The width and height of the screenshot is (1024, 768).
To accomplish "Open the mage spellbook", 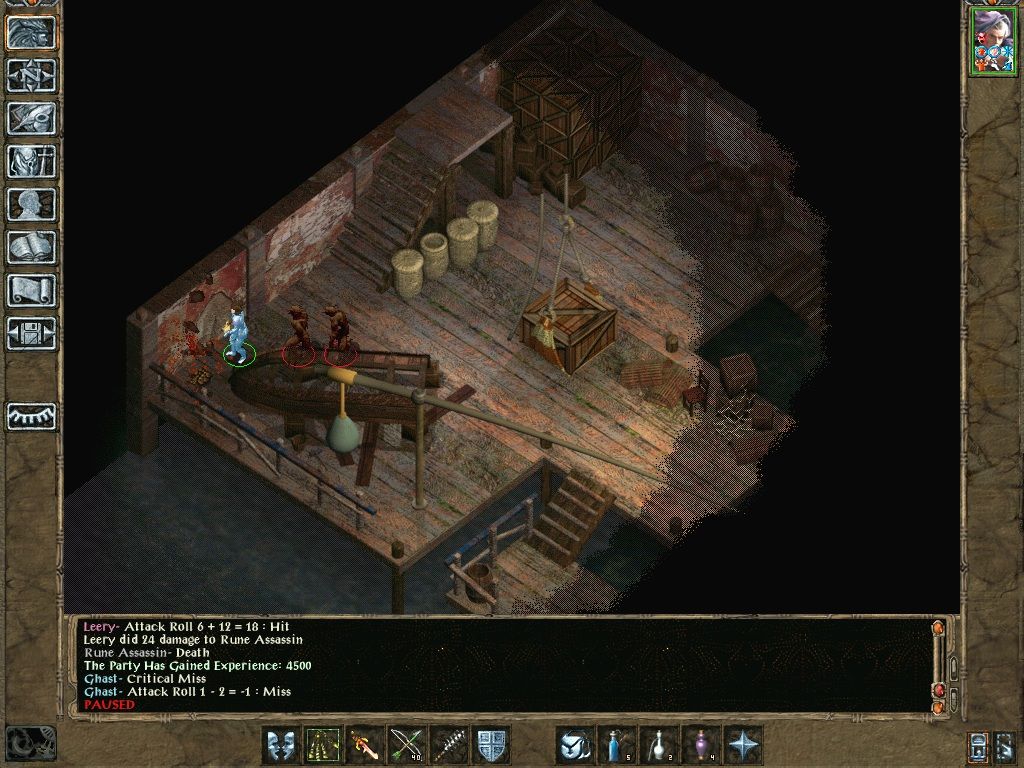I will pyautogui.click(x=31, y=247).
